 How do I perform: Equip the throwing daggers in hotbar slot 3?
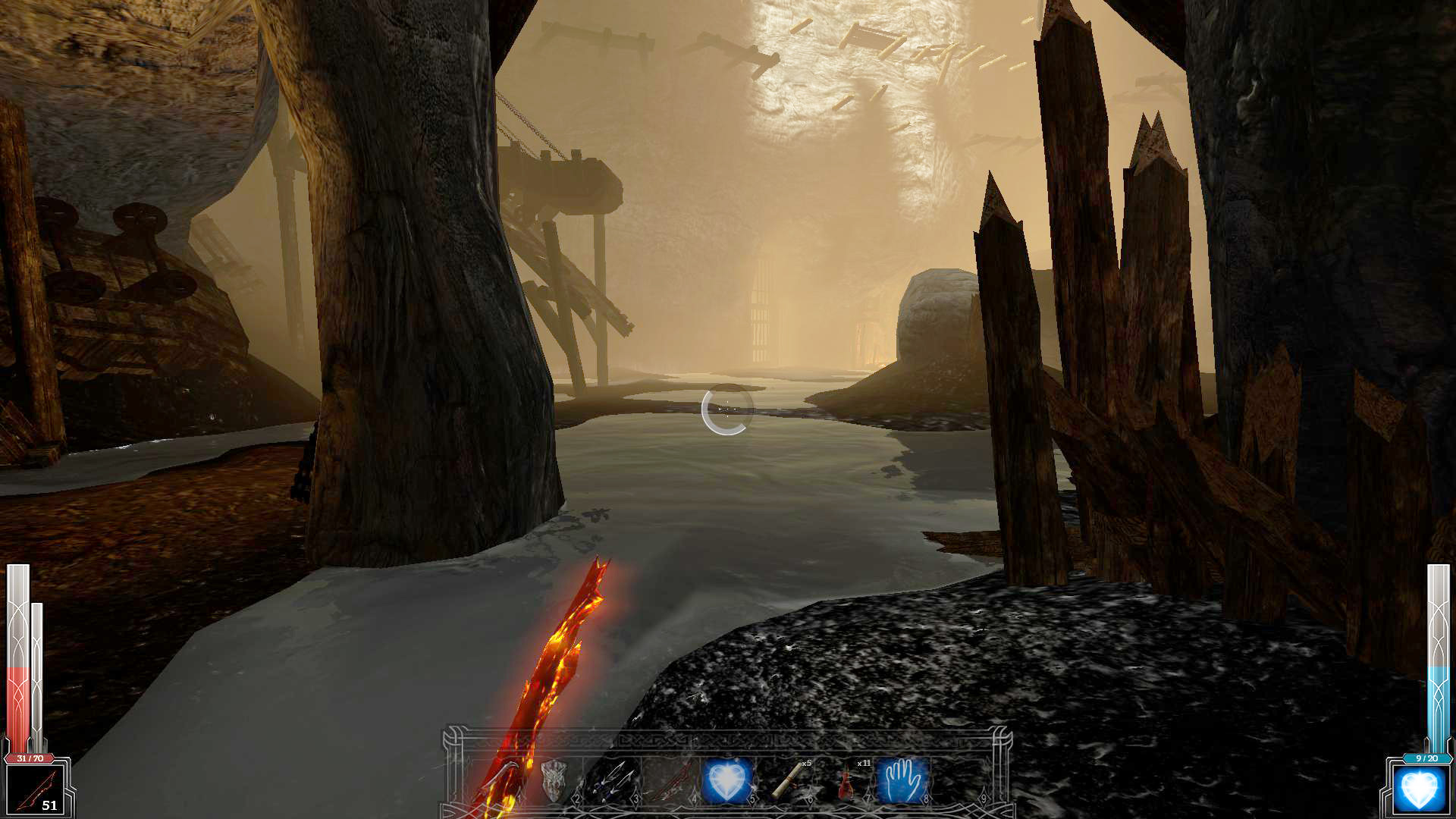pos(611,780)
